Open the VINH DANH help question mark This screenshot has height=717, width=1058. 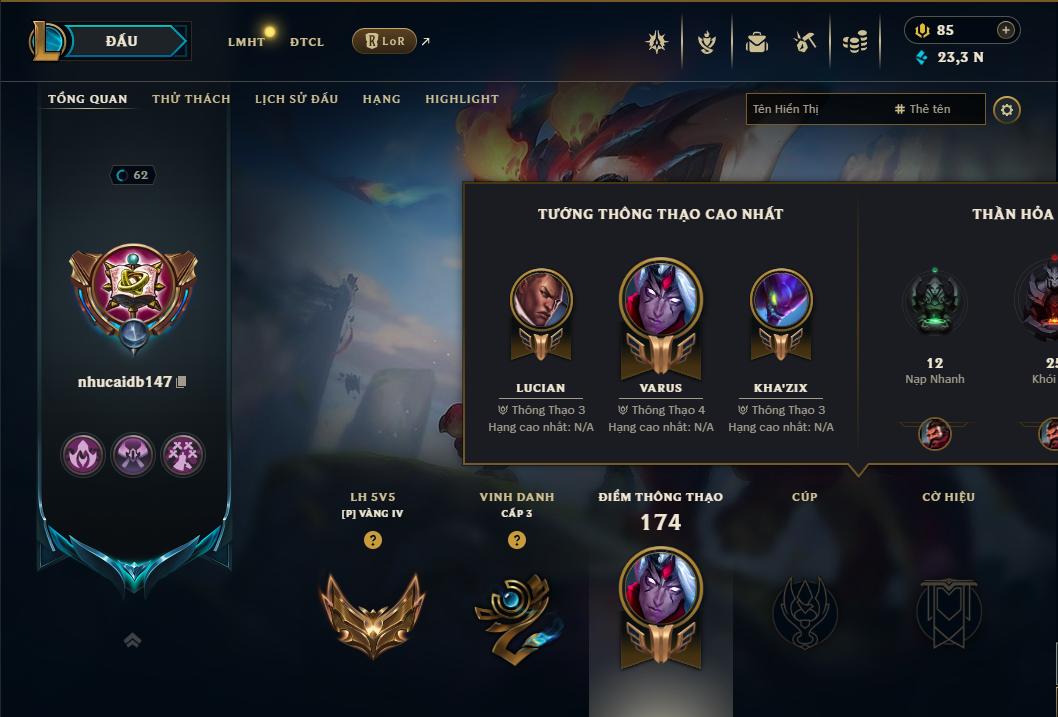[x=517, y=540]
